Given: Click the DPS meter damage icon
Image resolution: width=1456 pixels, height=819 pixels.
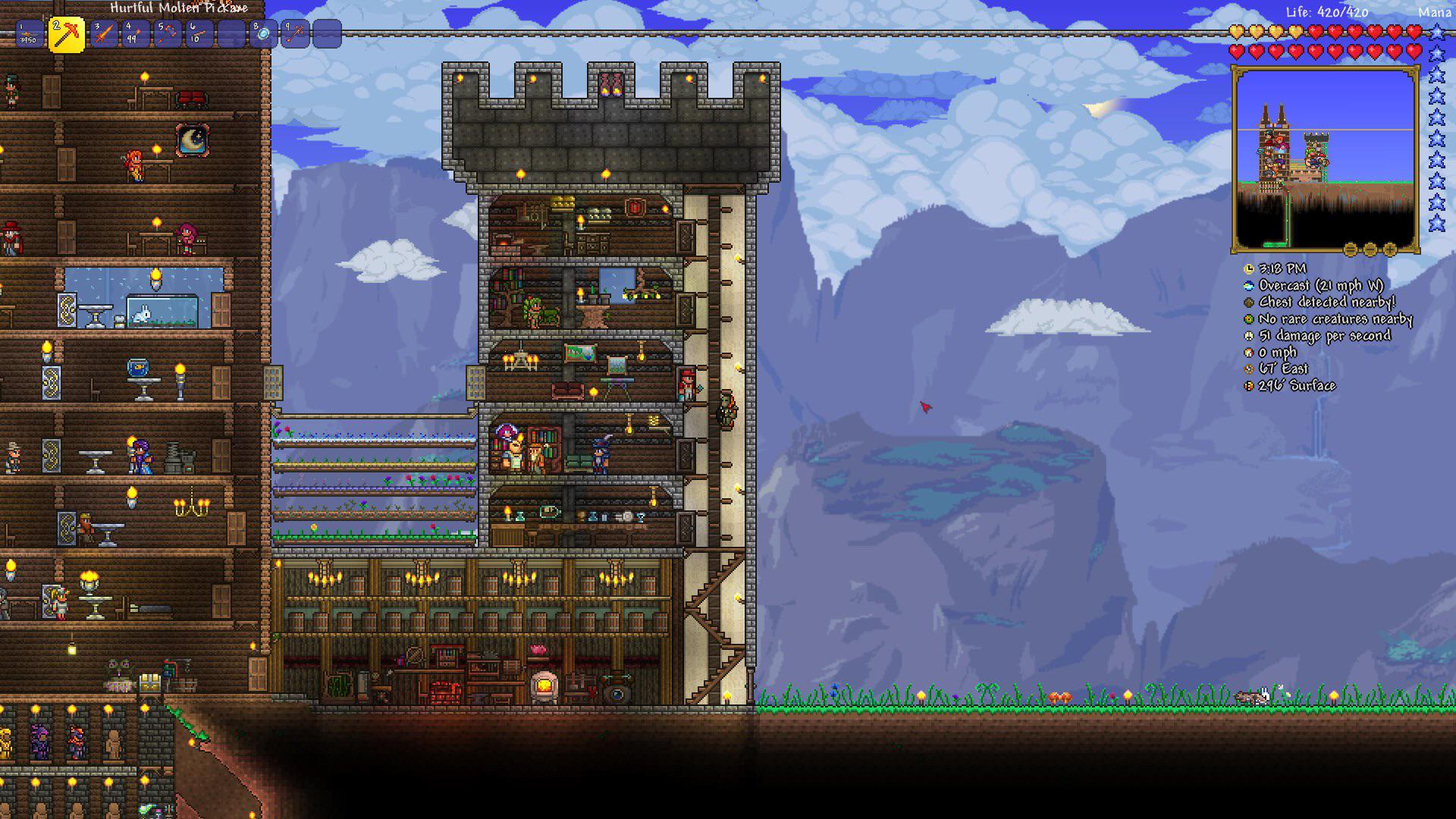Looking at the screenshot, I should click(x=1247, y=335).
